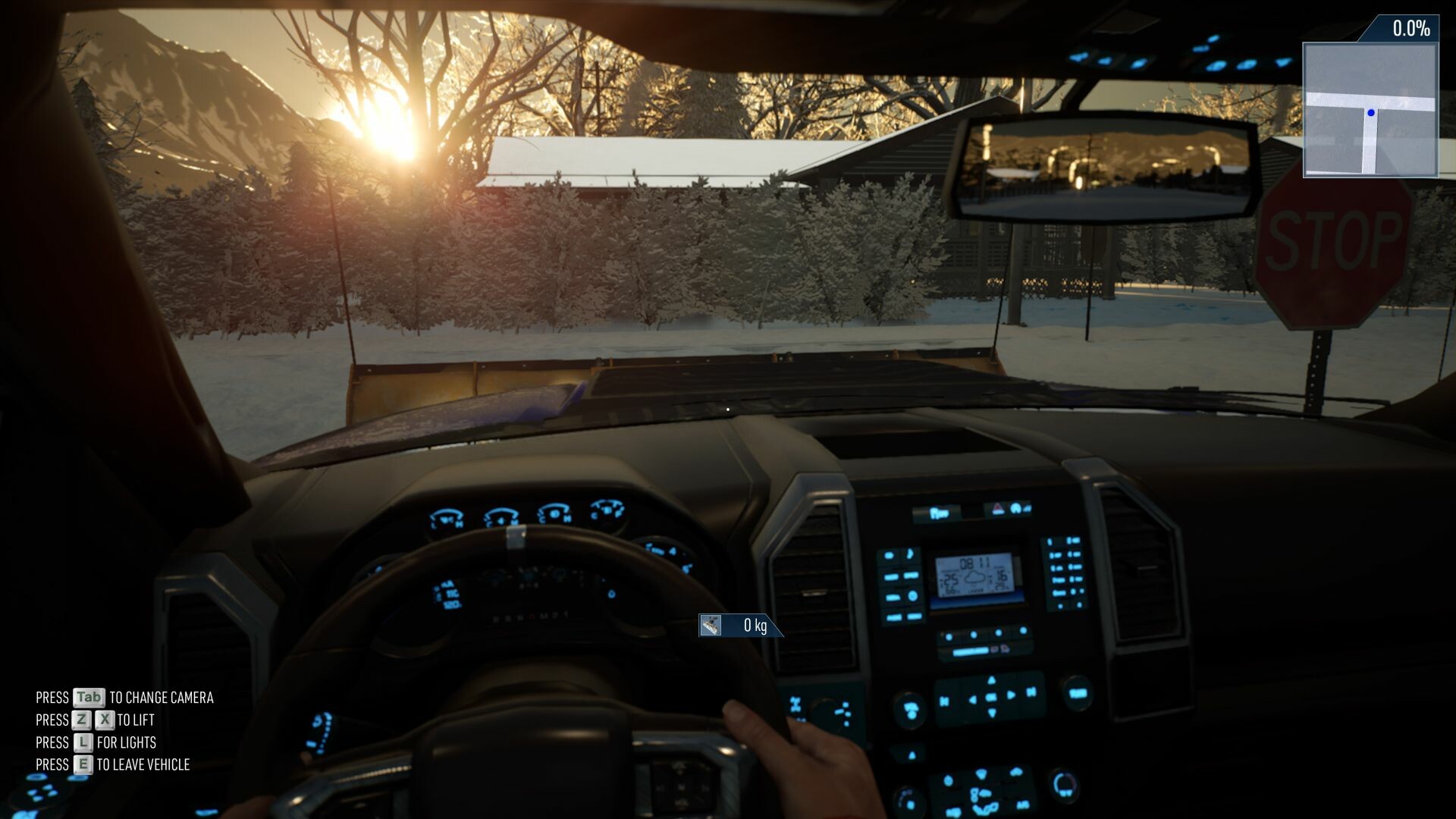Screen dimensions: 1456x819
Task: Select the skip-back track button on the radio
Action: [x=943, y=700]
